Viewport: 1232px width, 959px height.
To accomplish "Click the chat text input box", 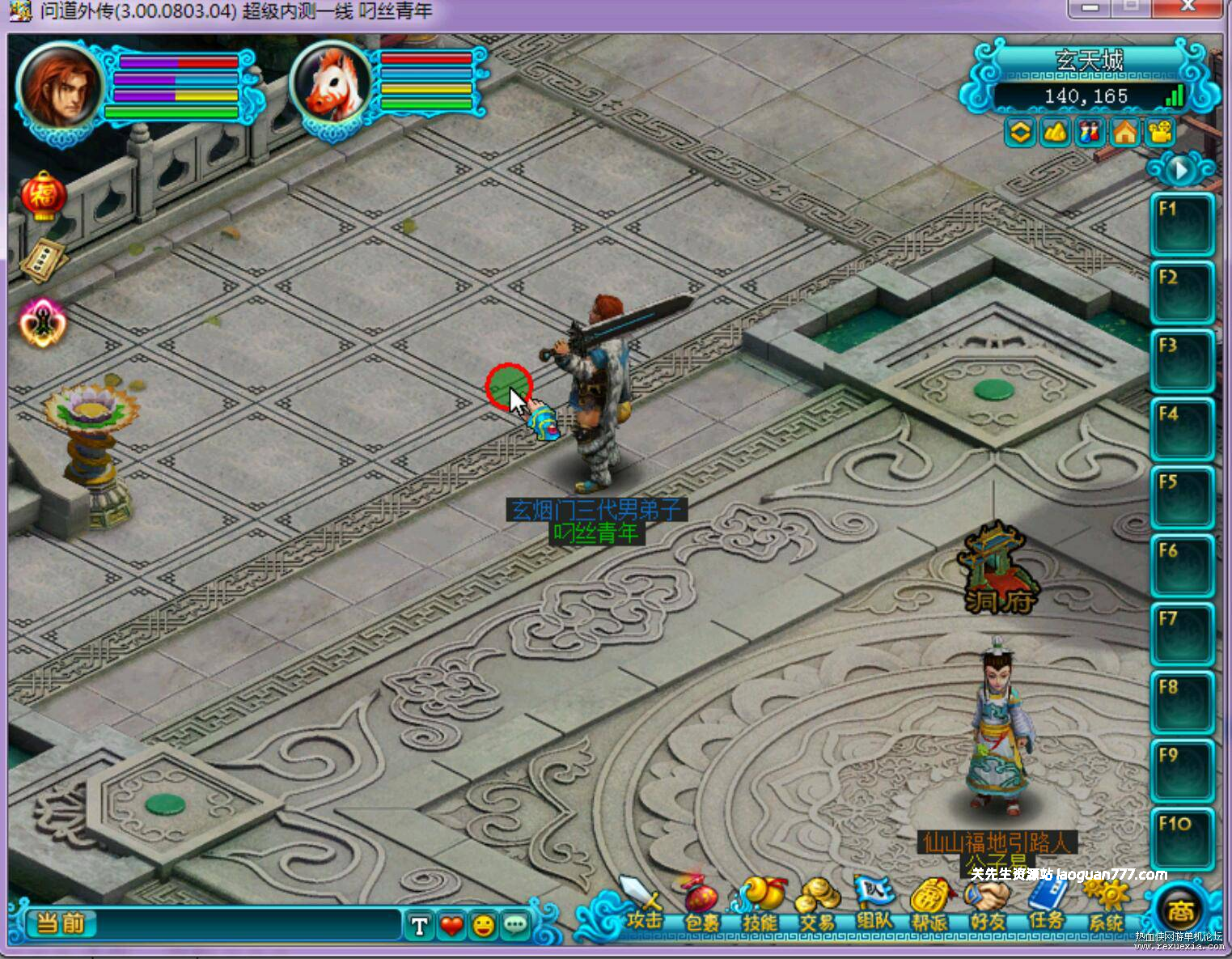I will (247, 924).
